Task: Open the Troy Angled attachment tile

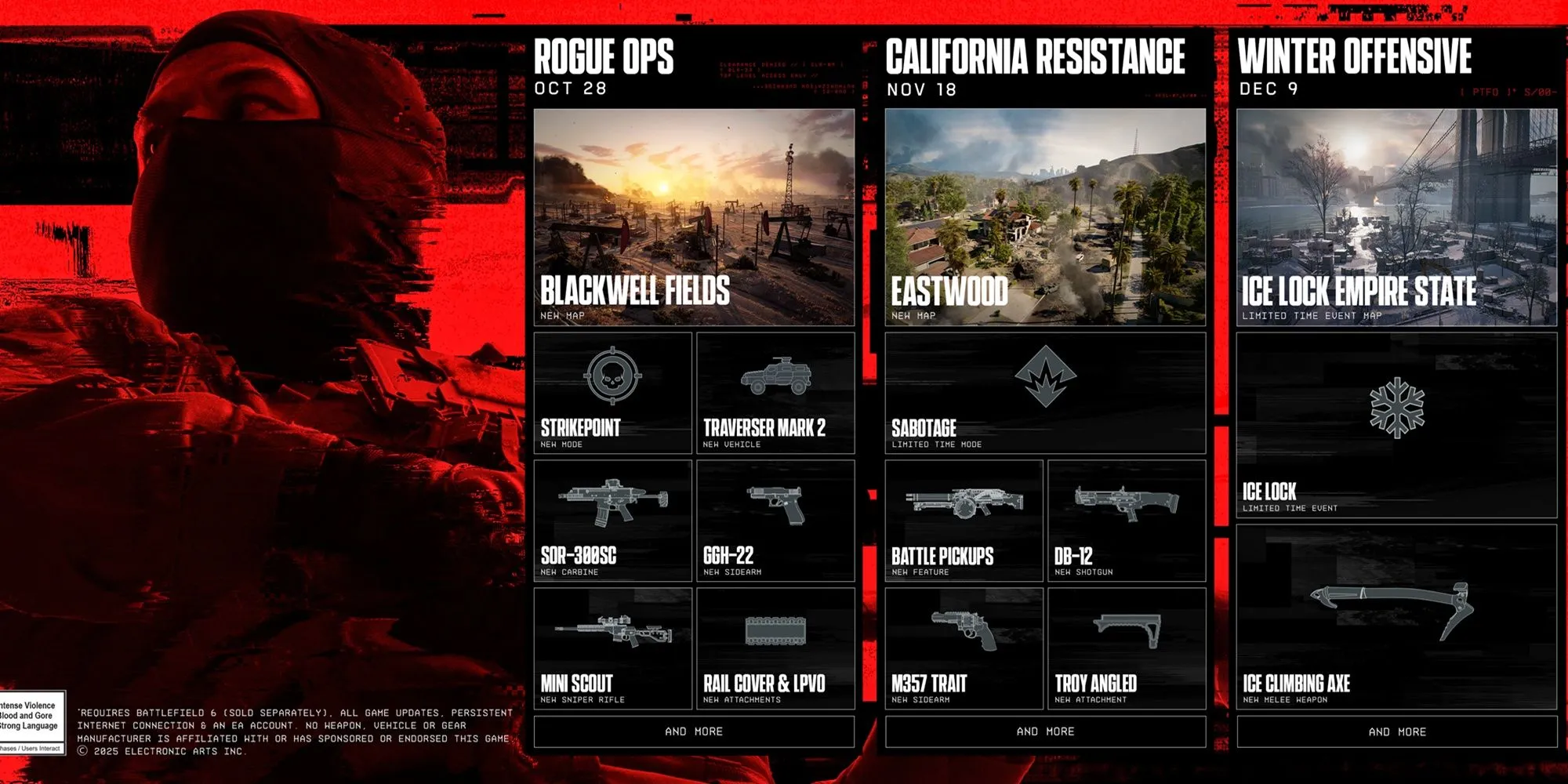Action: click(x=1127, y=648)
